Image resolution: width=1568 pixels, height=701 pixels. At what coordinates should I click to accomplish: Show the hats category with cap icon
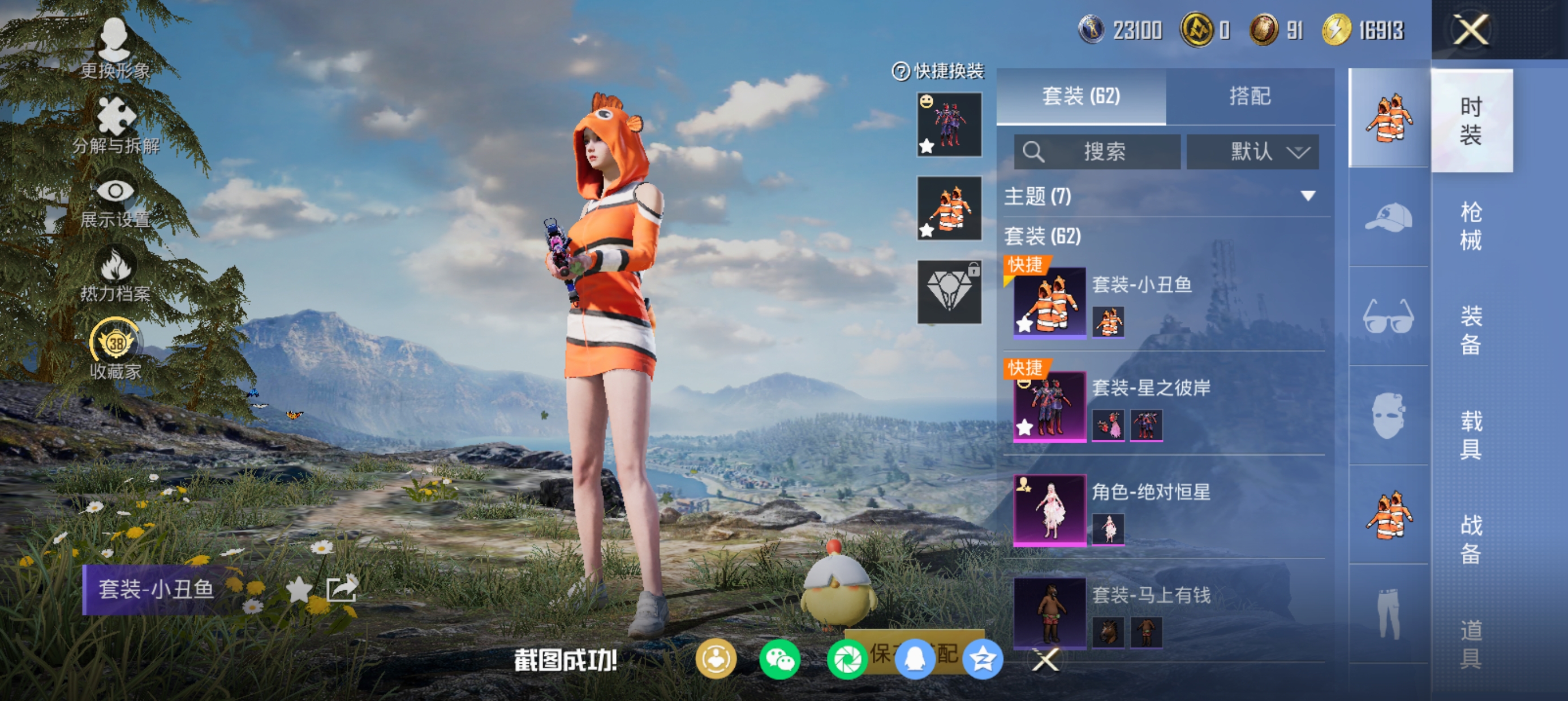click(x=1389, y=217)
